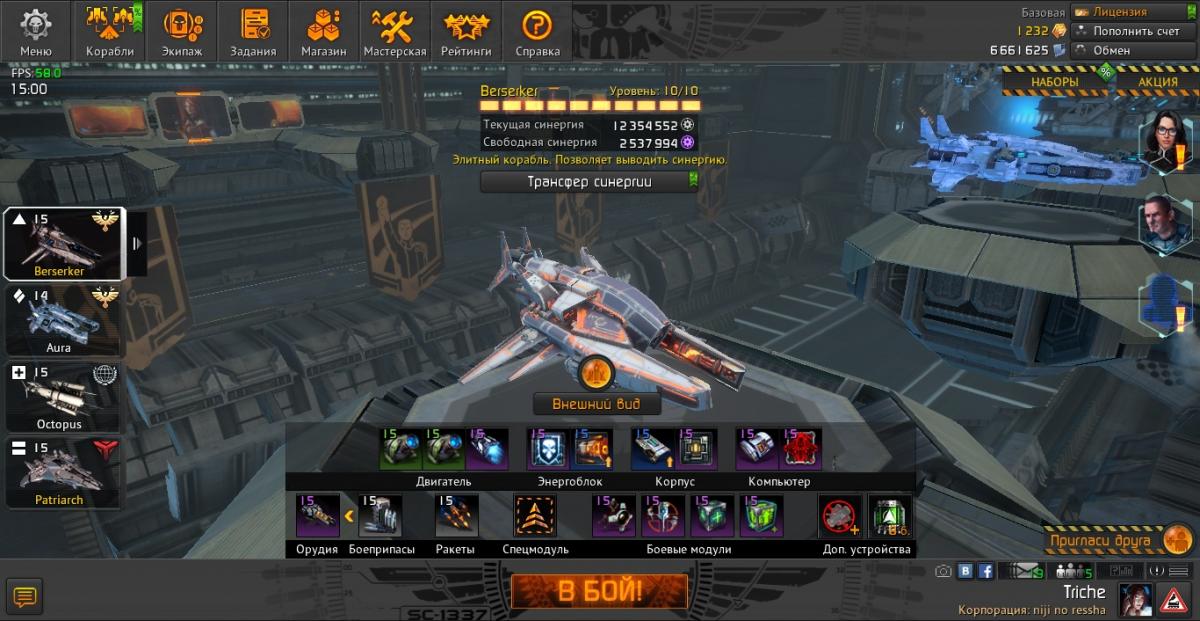Choose the Octopus ship slot
This screenshot has height=621, width=1200.
tap(62, 396)
